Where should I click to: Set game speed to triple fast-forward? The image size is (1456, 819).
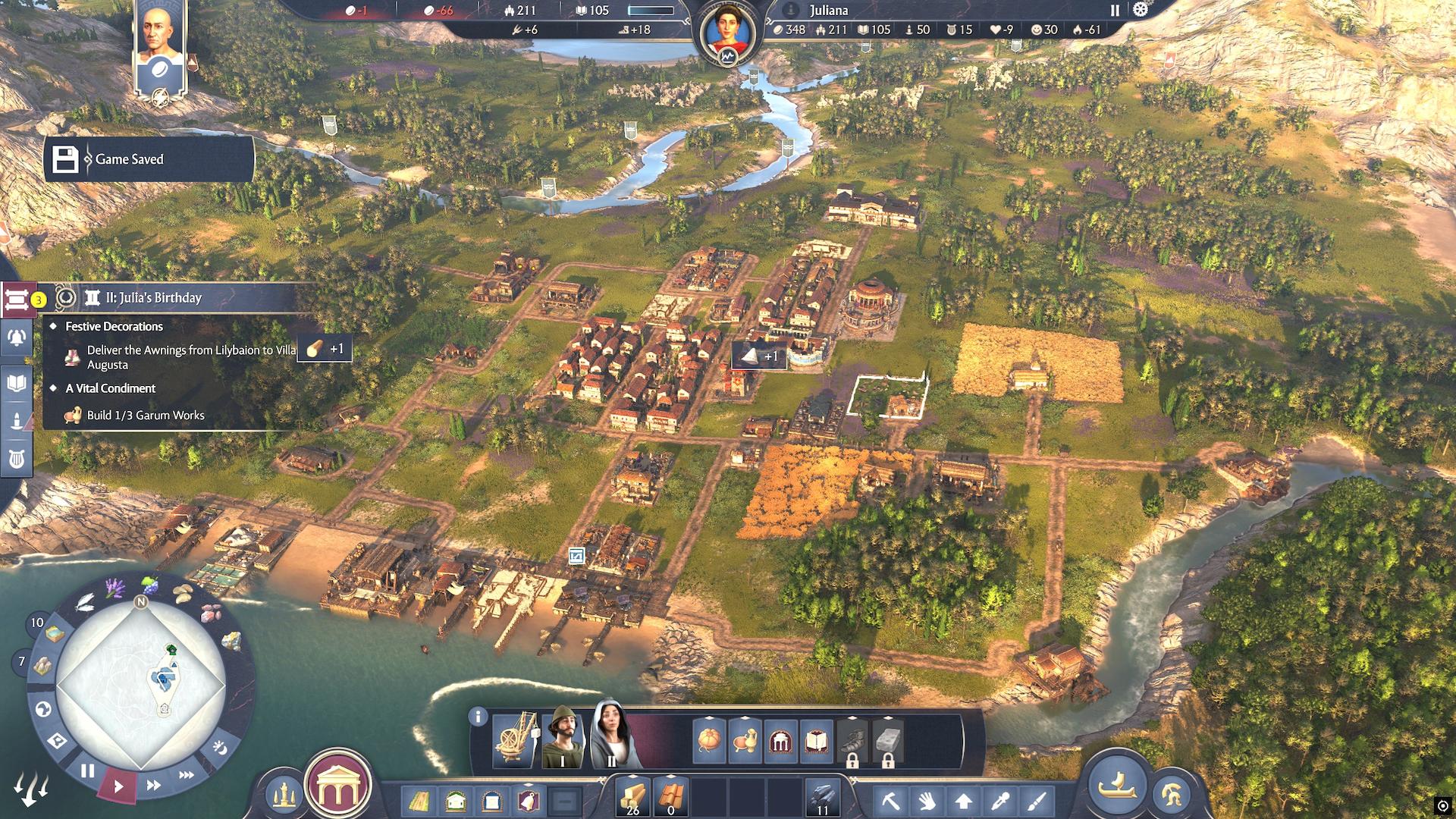pos(187,775)
